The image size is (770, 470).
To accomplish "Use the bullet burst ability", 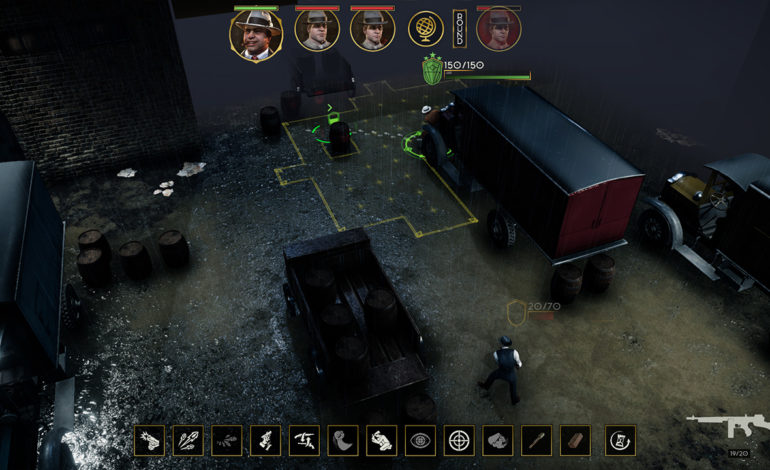I will point(189,440).
